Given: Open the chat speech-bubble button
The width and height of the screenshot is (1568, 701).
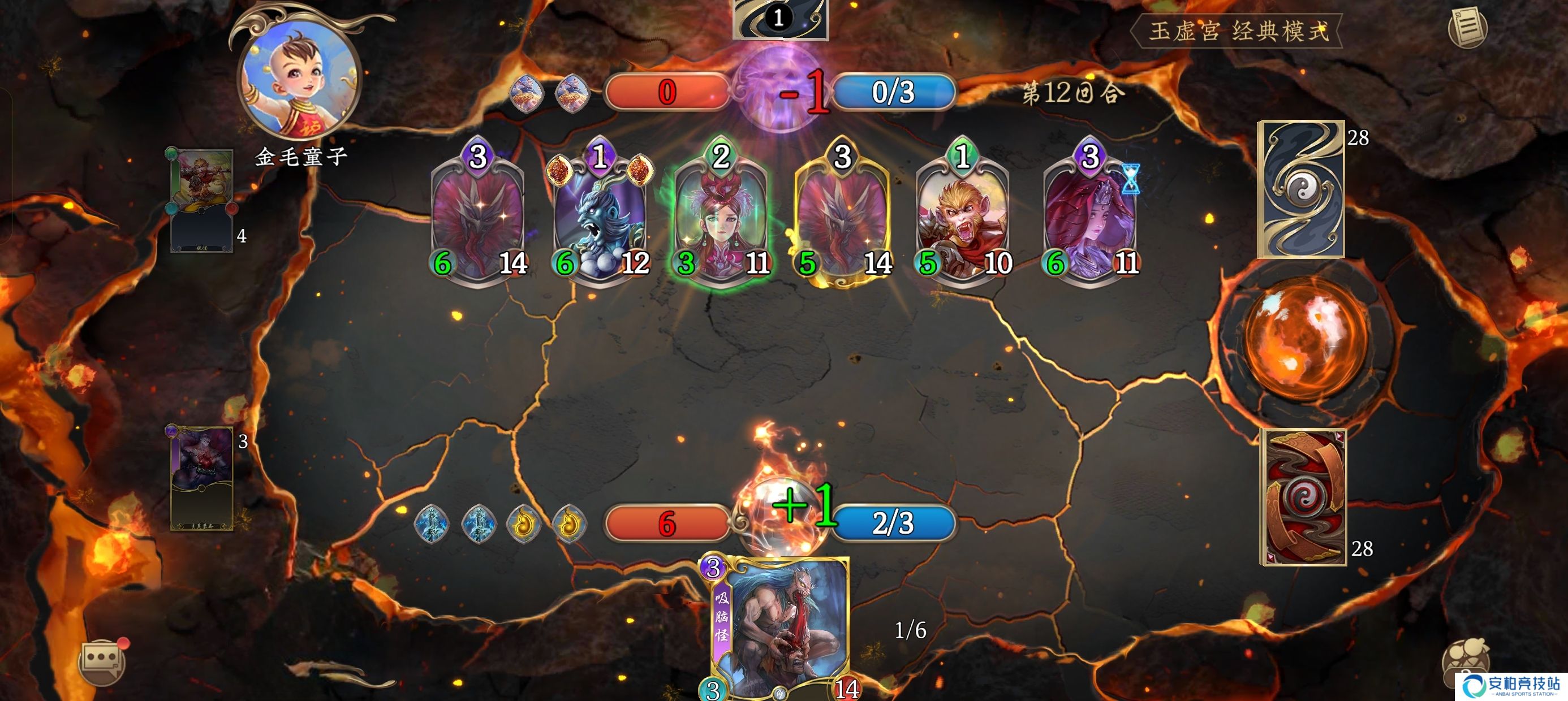Looking at the screenshot, I should tap(101, 660).
